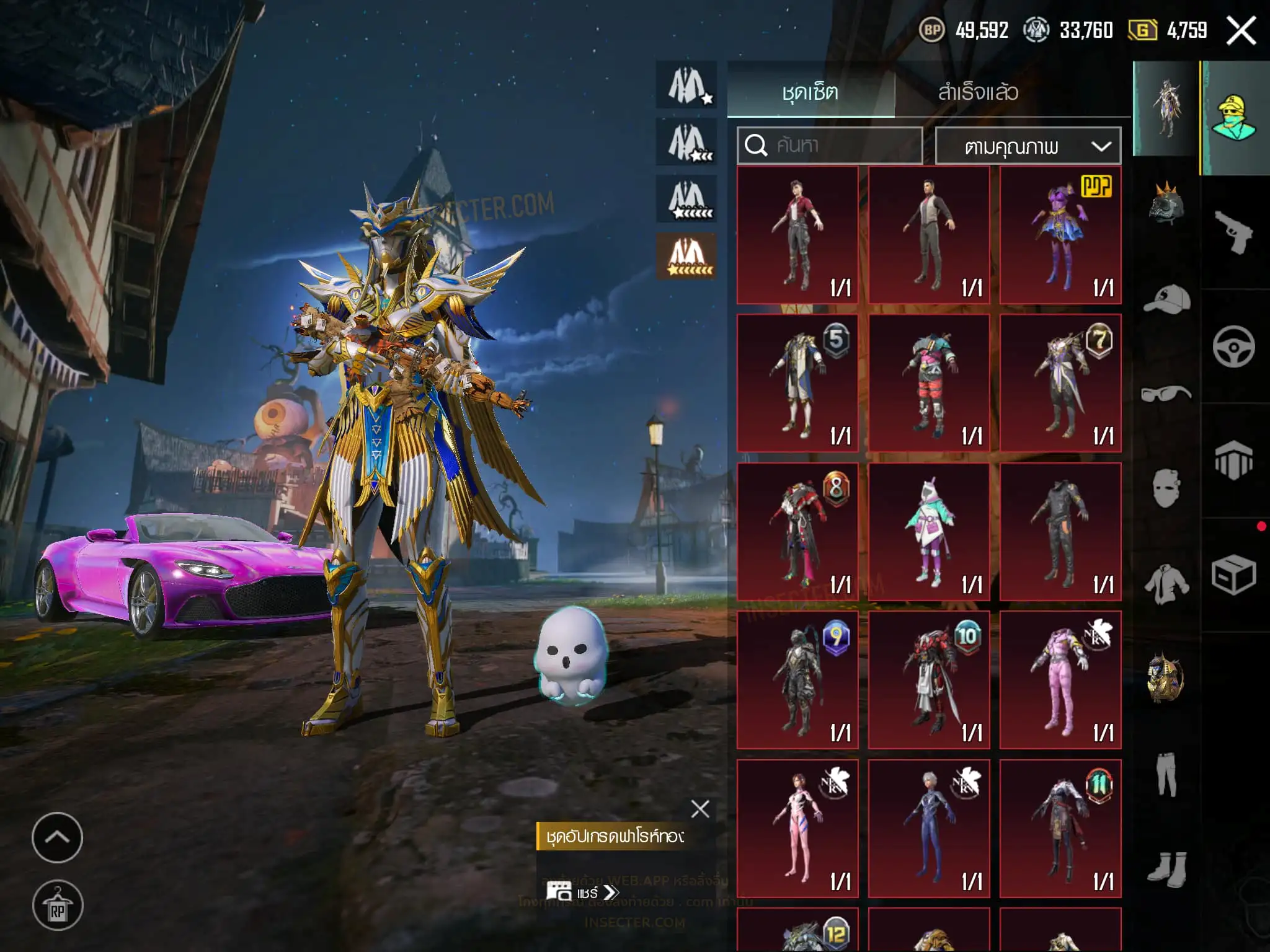Choose the outfit with the level 5 badge

tap(797, 383)
